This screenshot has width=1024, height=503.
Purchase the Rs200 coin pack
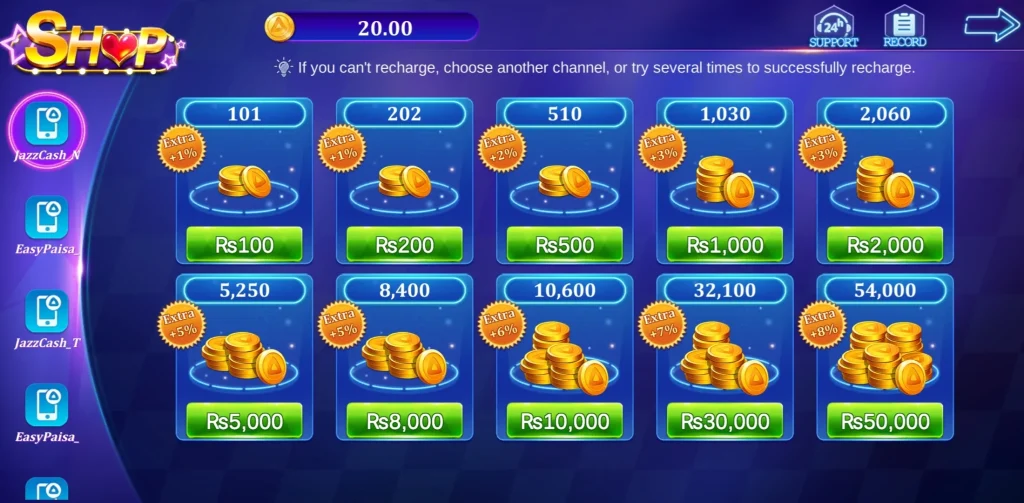(404, 244)
